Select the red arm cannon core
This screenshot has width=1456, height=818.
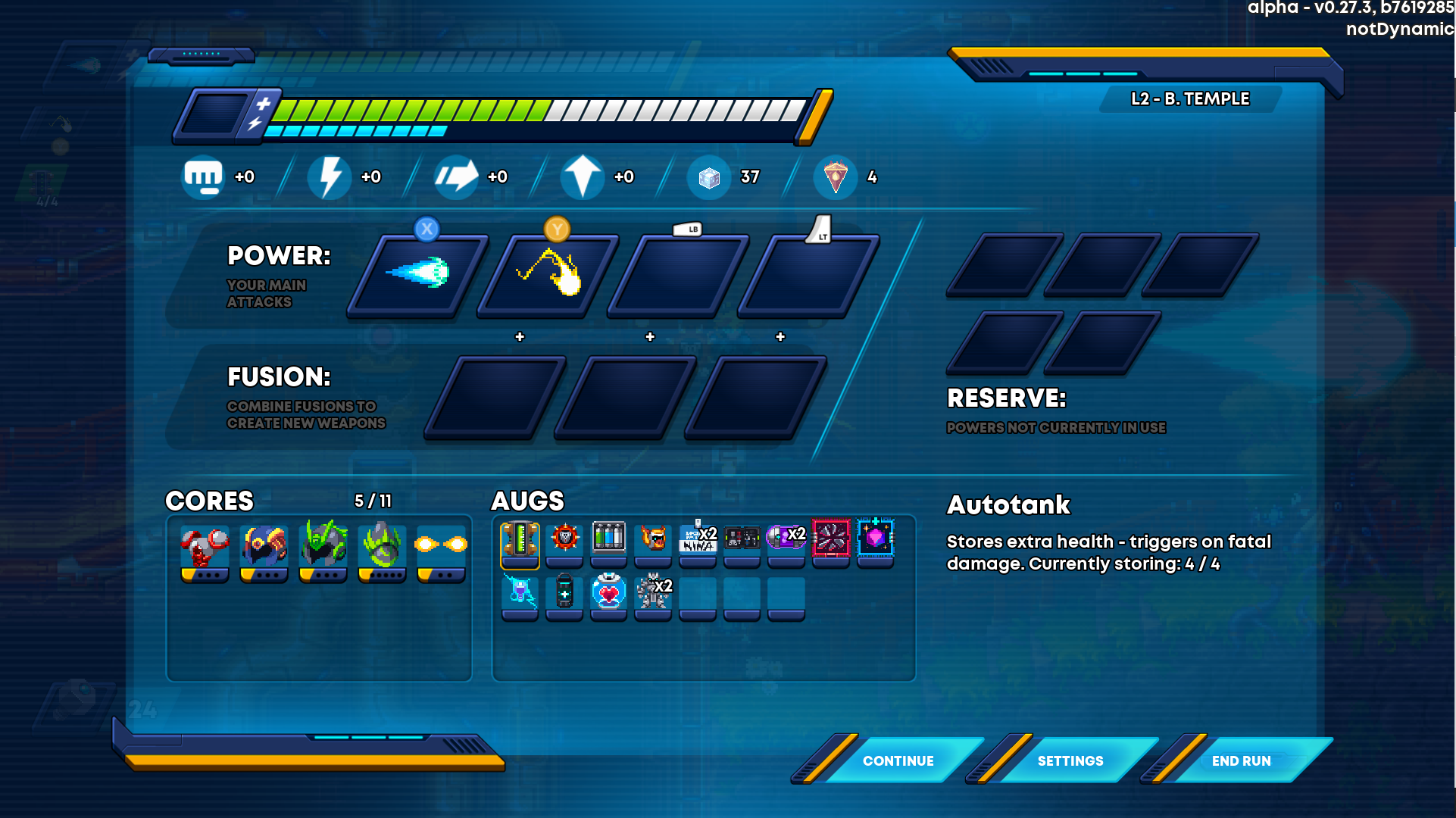tap(205, 550)
